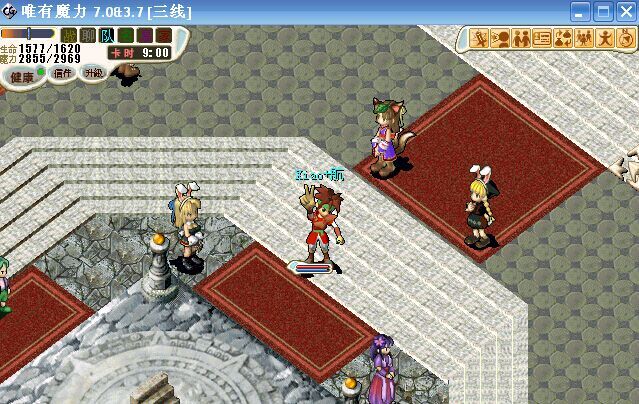This screenshot has width=639, height=404.
Task: Toggle the 聊 chat mode button
Action: pos(87,35)
